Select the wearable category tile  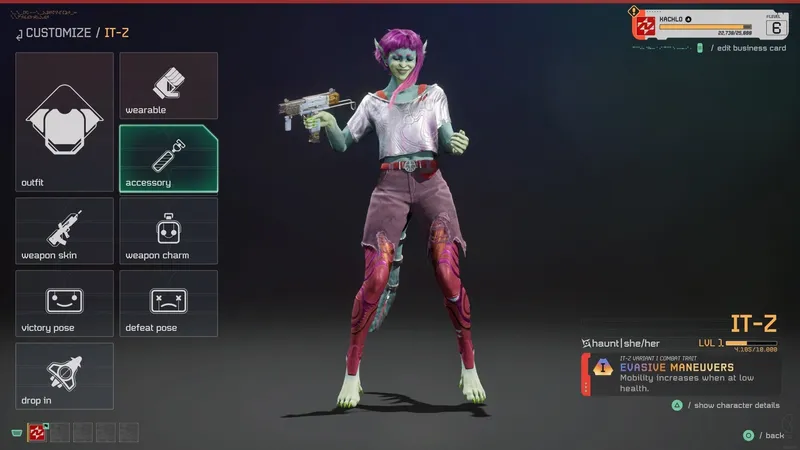click(x=168, y=85)
